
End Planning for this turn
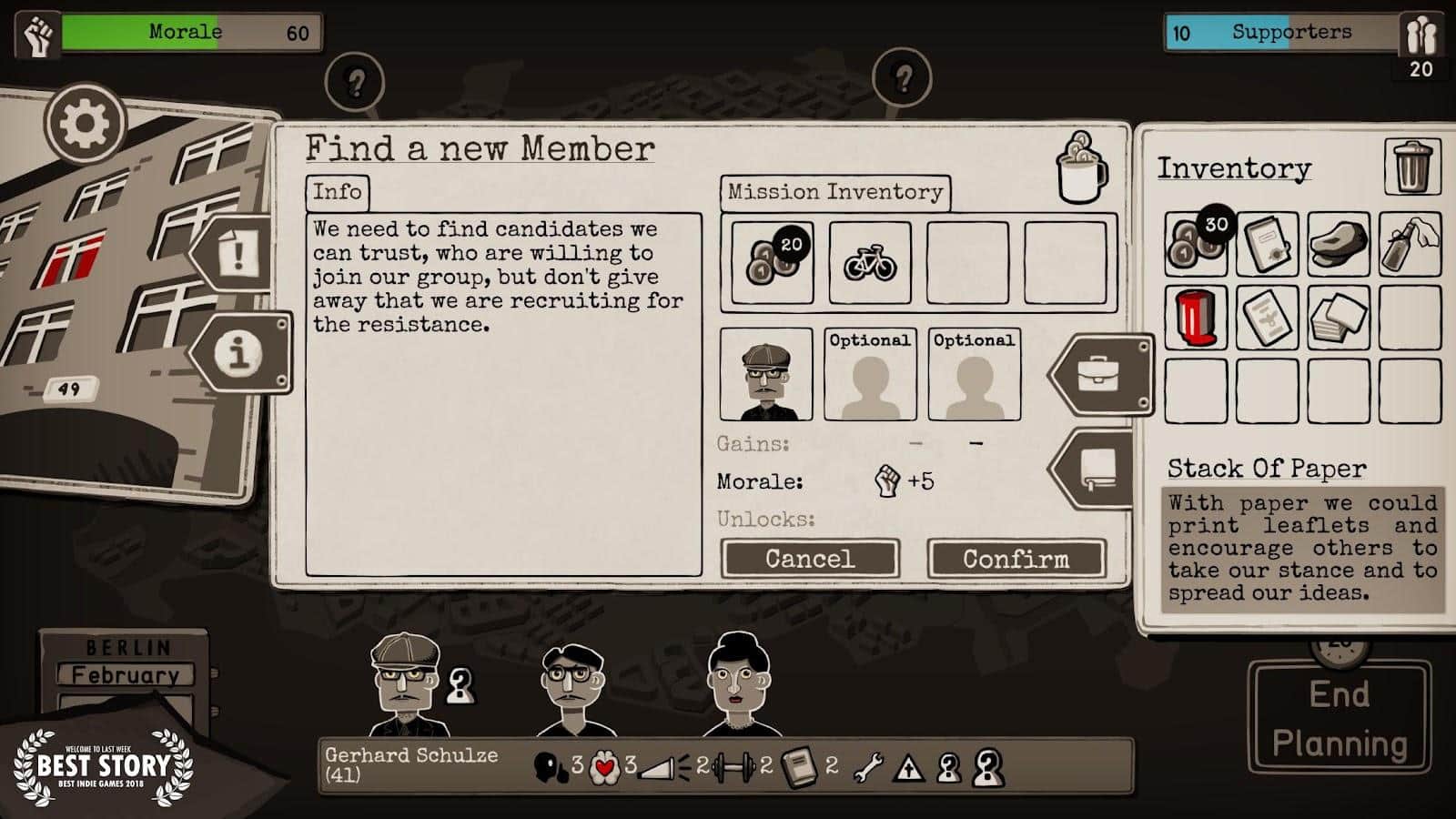tap(1339, 719)
